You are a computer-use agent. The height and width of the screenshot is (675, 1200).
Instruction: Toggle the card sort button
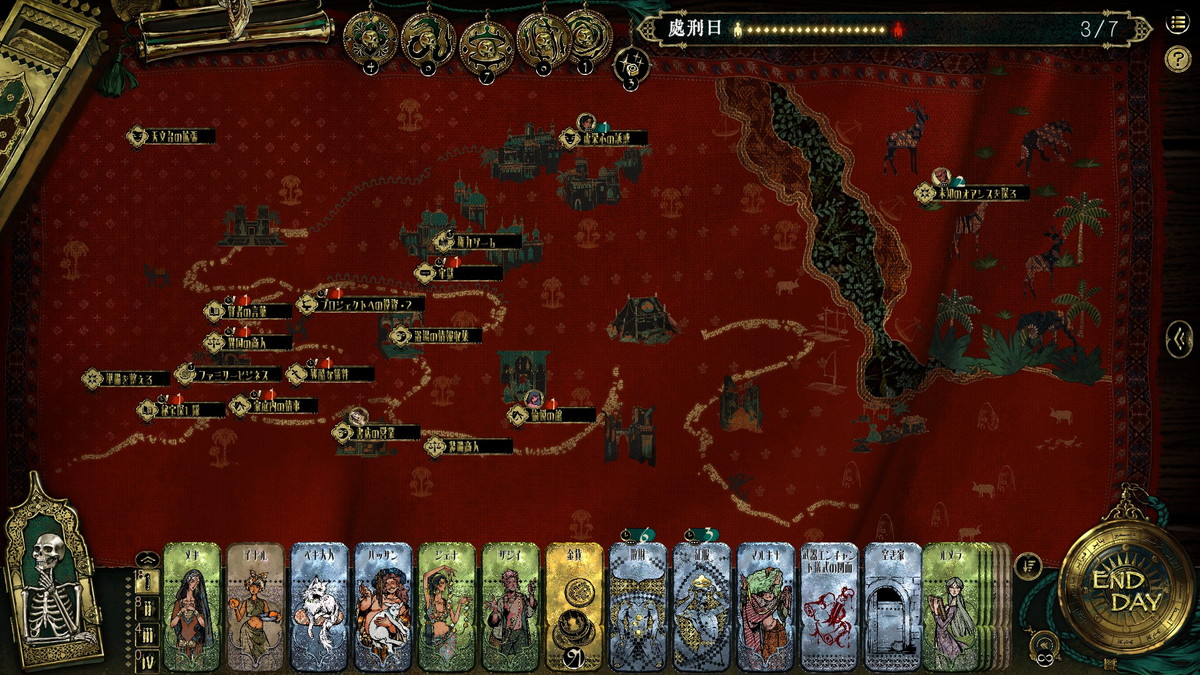tap(1026, 566)
